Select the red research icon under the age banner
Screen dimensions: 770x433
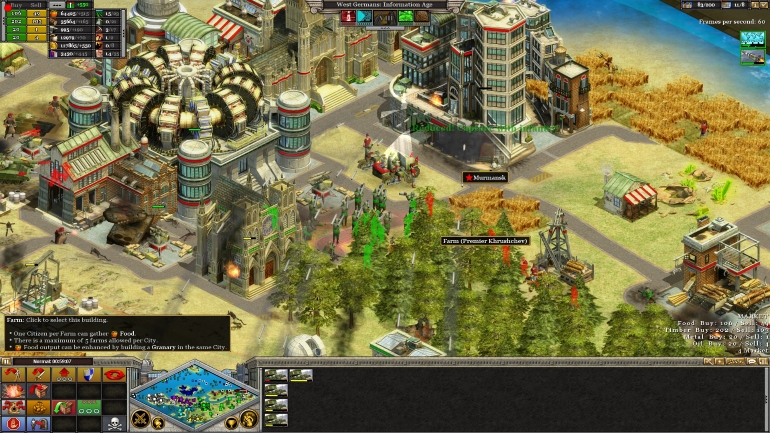pos(348,17)
